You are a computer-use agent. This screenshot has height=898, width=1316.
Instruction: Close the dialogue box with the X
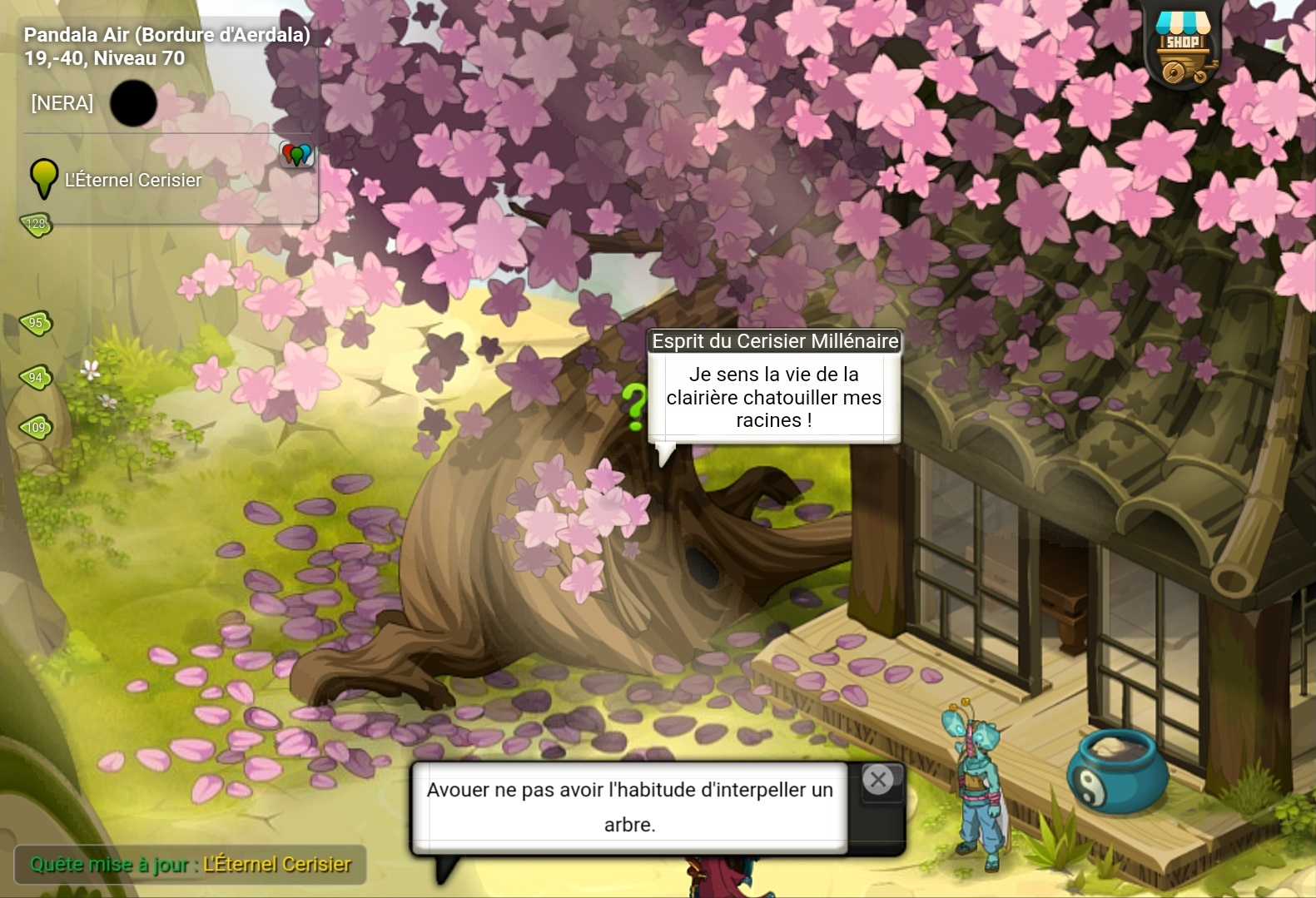tap(878, 780)
